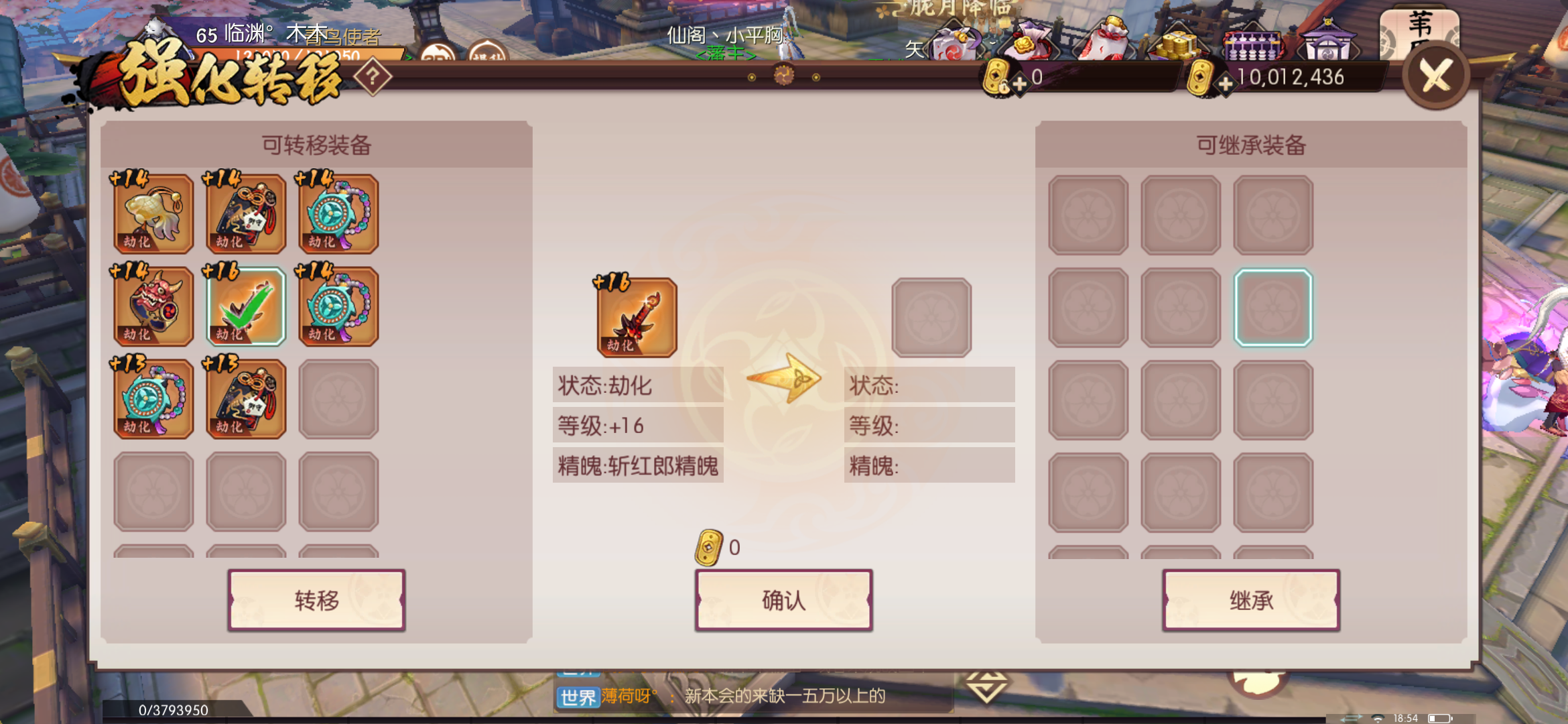Select the highlighted empty slot in 可继承装备 grid
The image size is (1568, 724).
1273,306
